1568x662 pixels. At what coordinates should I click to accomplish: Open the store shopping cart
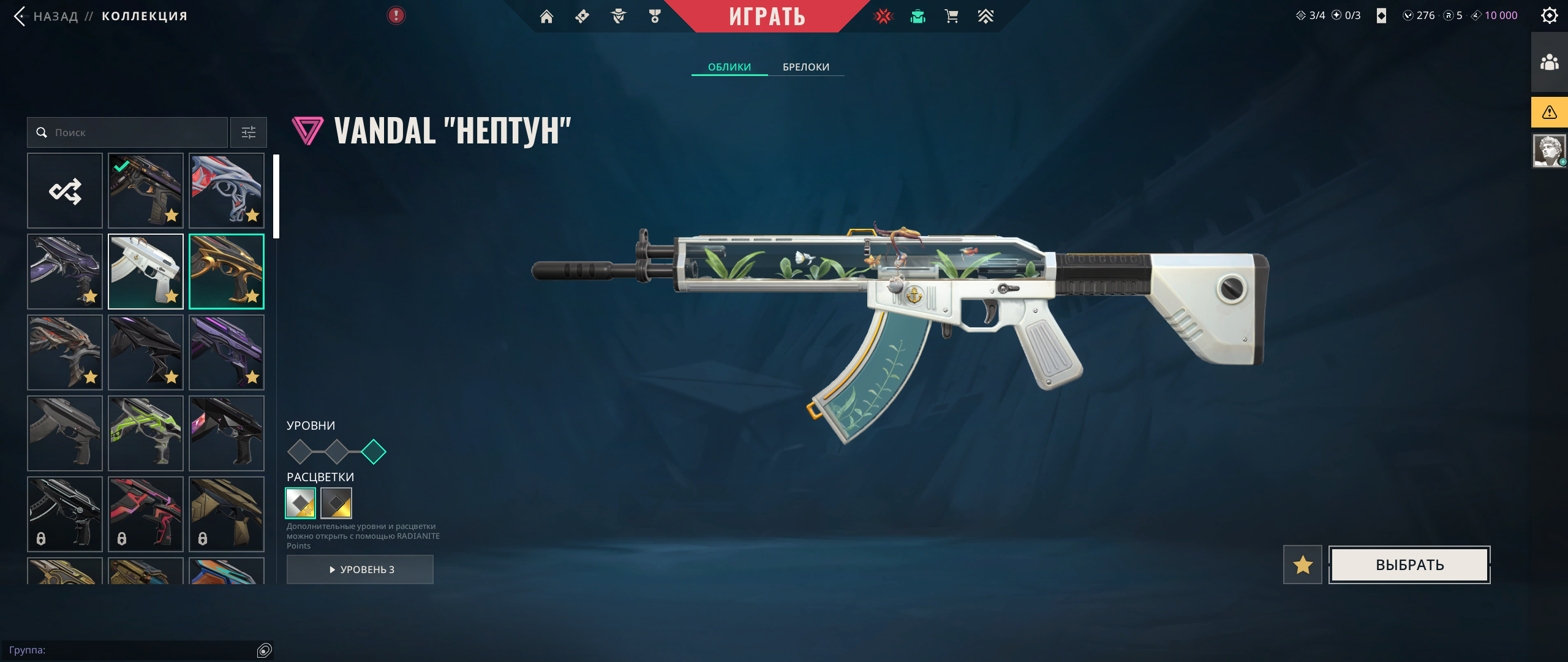pos(951,17)
